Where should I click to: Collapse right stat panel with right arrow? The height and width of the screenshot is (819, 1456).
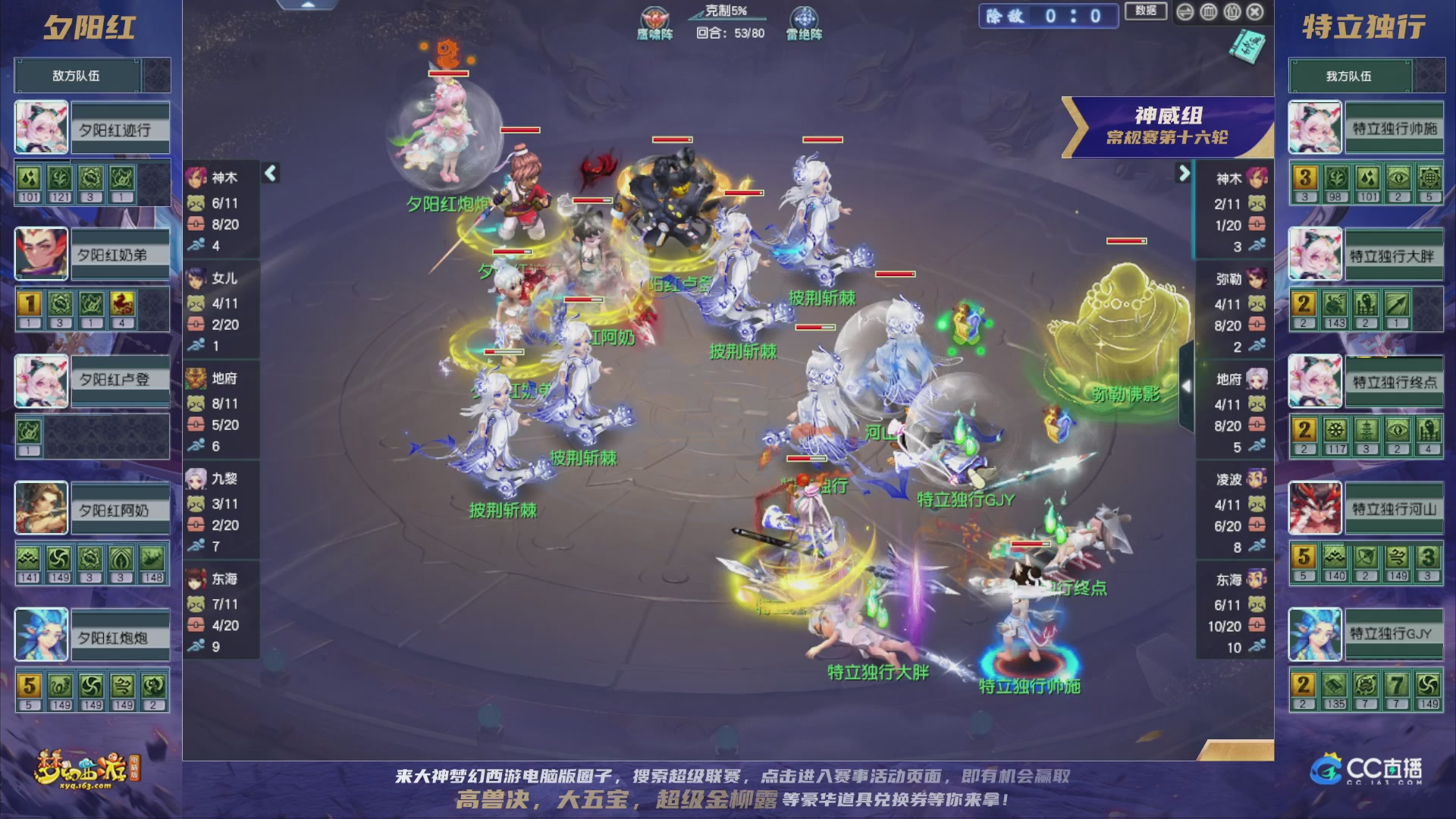click(1184, 174)
